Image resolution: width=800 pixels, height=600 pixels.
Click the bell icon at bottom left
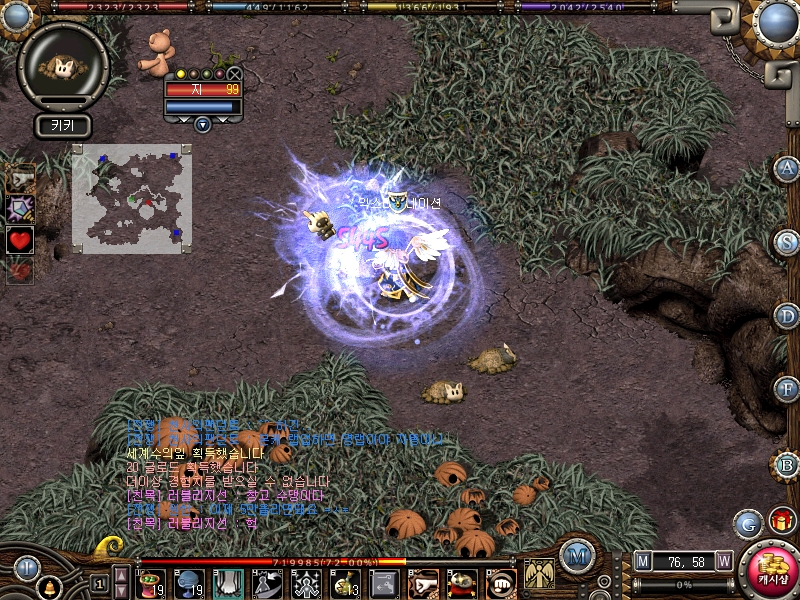[48, 588]
